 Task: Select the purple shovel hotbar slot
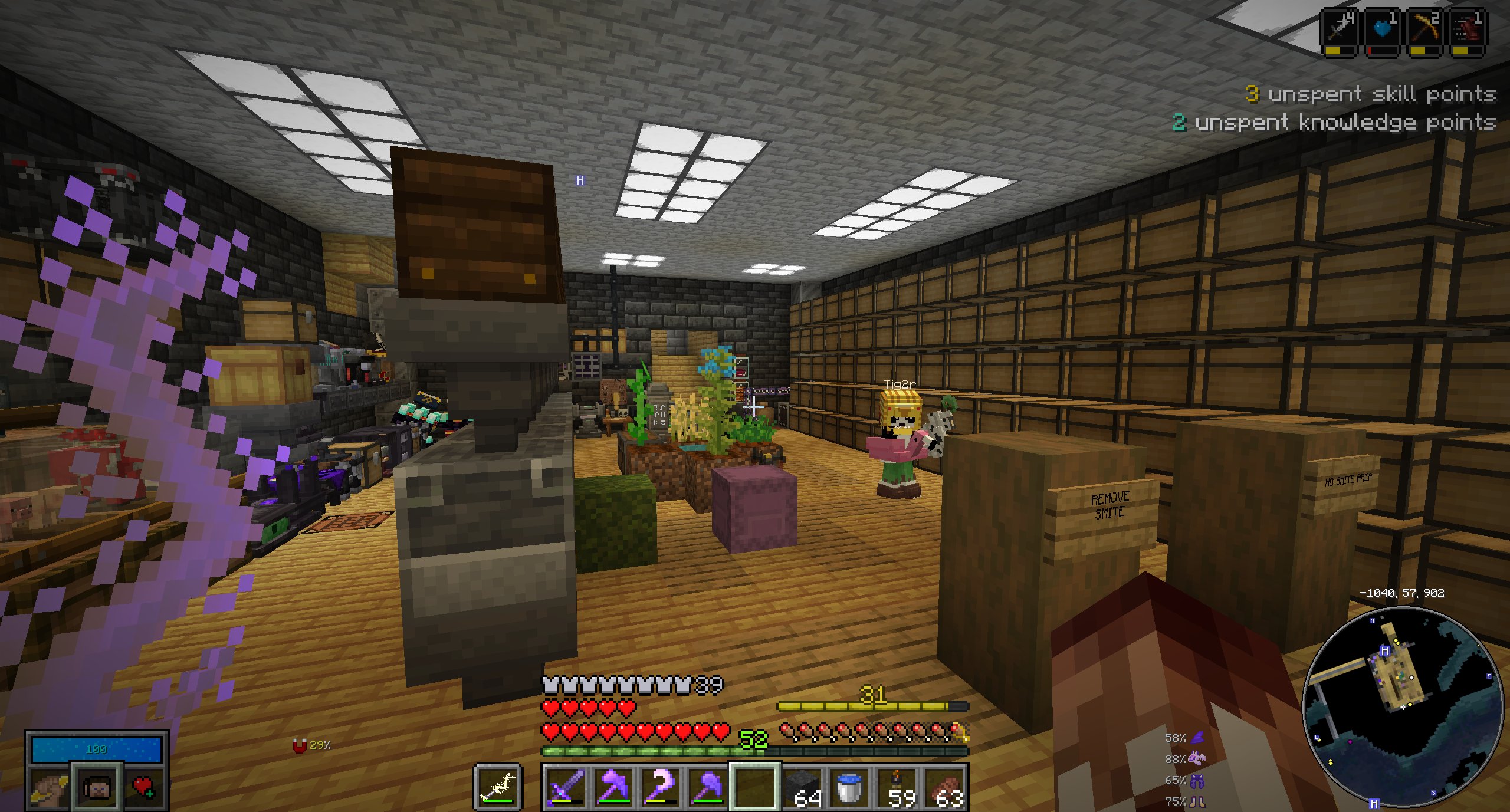707,787
